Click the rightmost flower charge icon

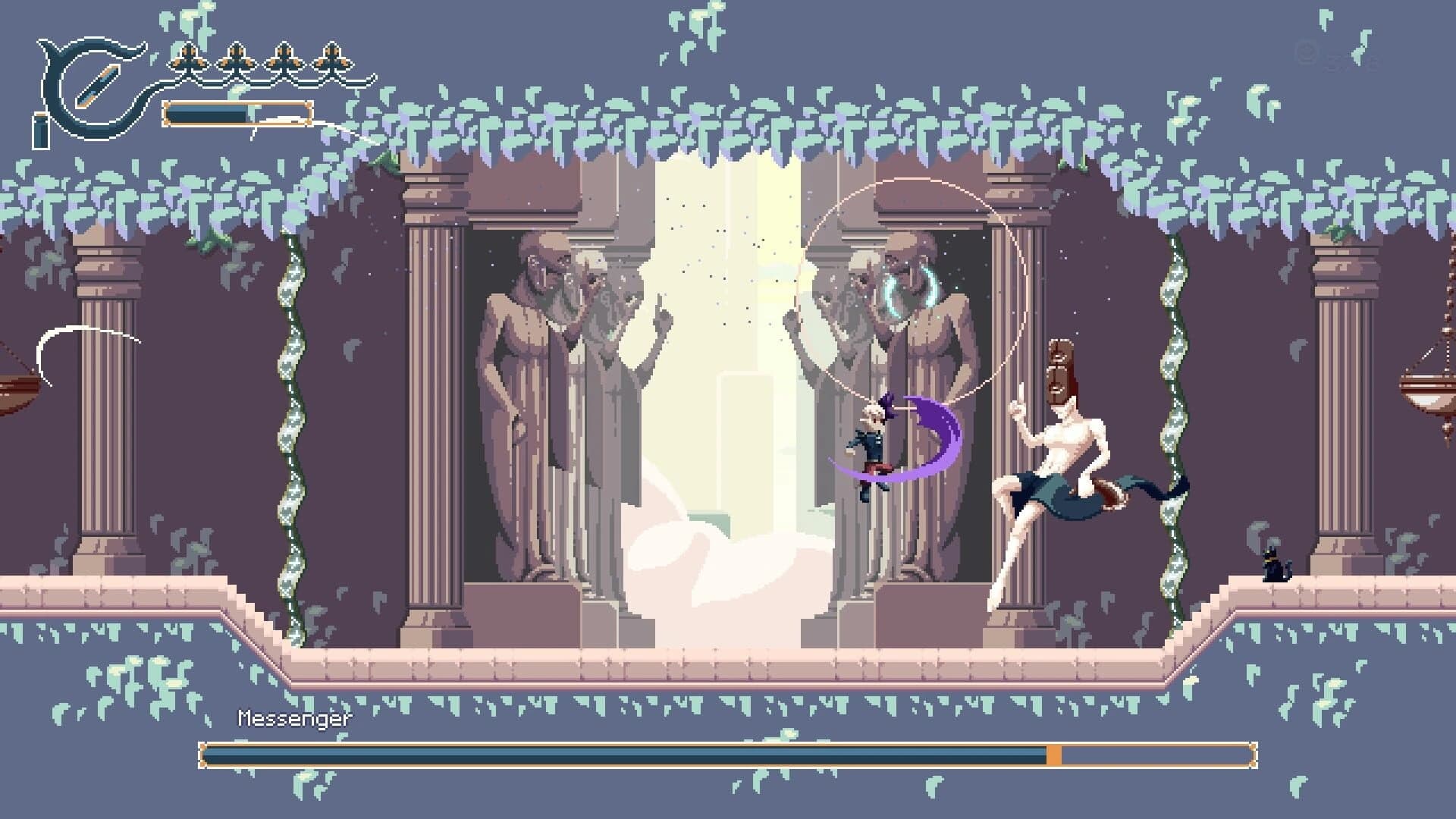pyautogui.click(x=330, y=57)
